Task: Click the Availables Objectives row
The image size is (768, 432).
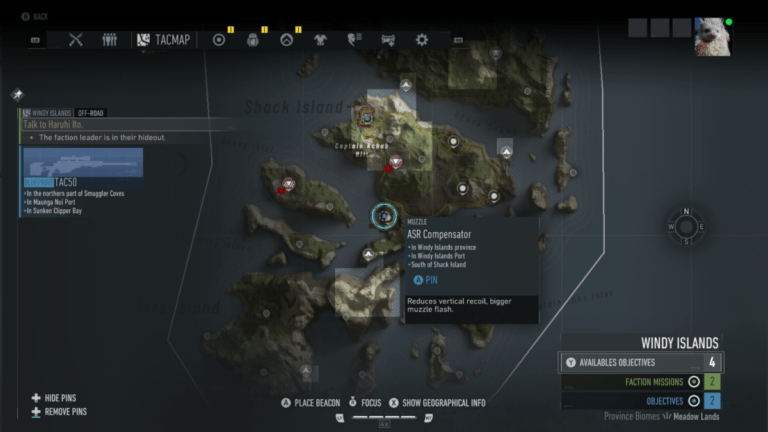Action: [x=642, y=362]
